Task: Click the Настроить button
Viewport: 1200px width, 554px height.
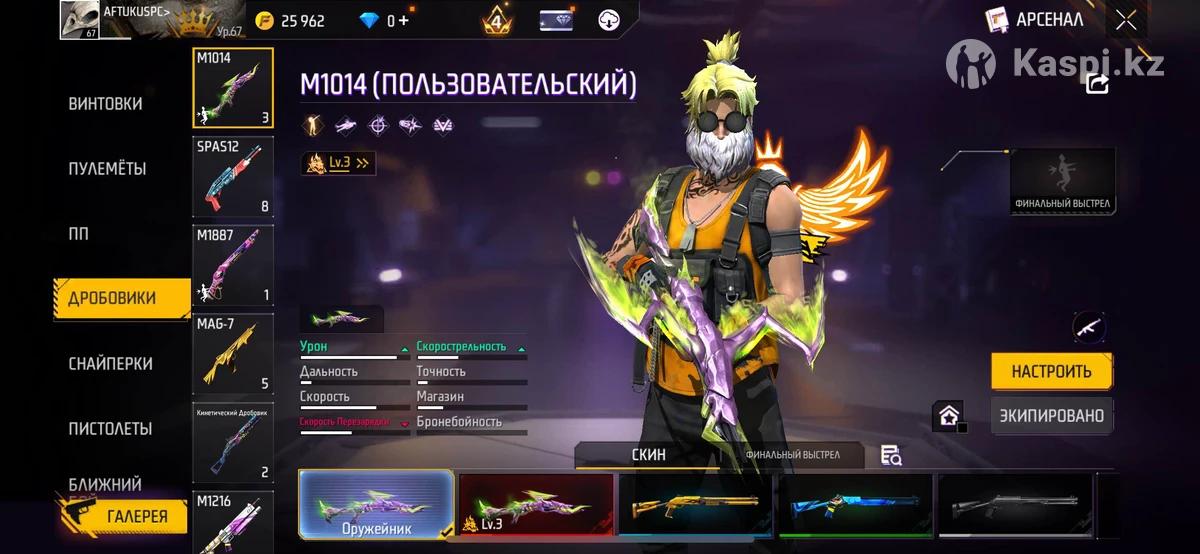Action: [x=1051, y=372]
